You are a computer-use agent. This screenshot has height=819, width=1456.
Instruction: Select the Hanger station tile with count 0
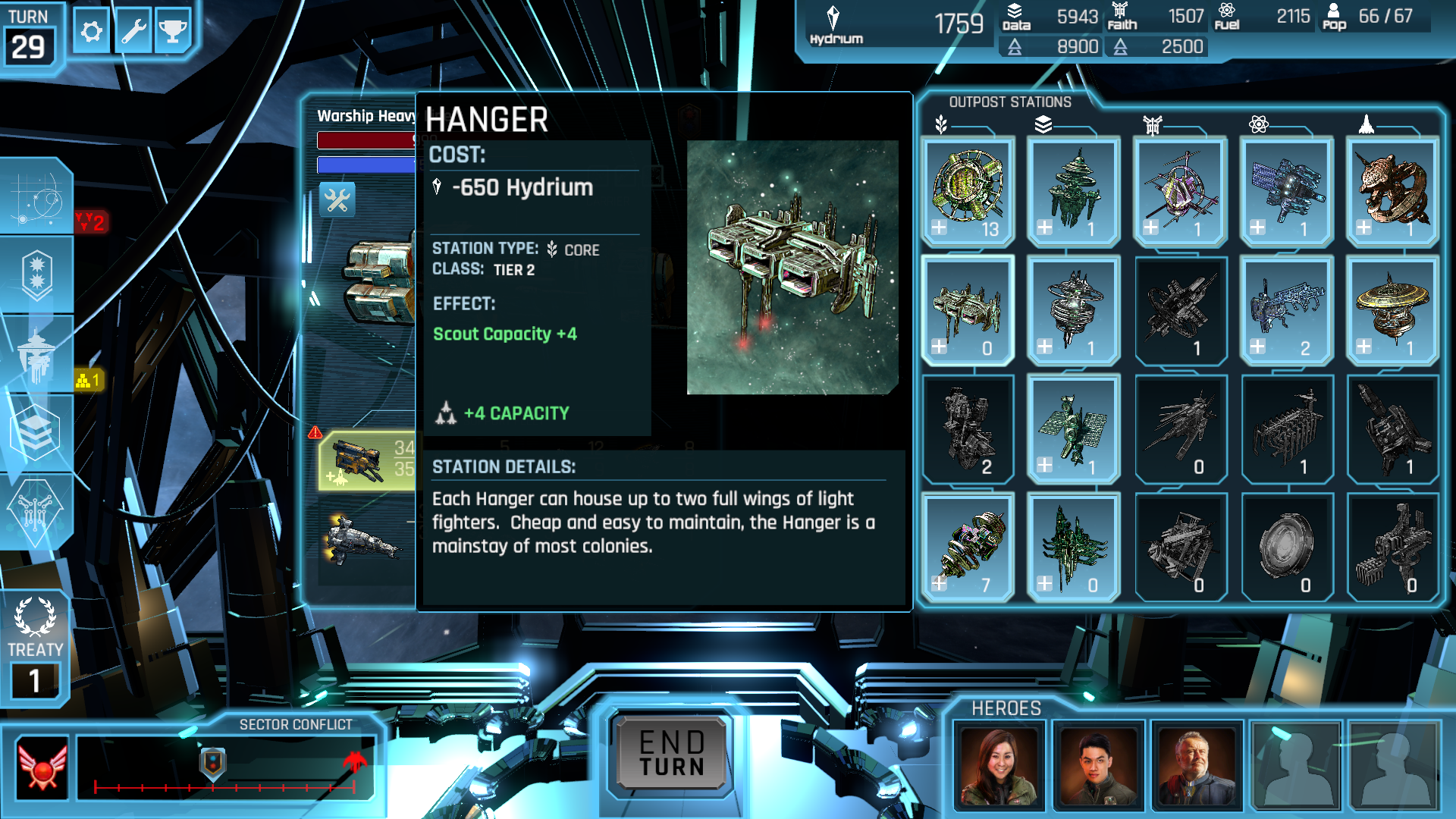click(968, 311)
